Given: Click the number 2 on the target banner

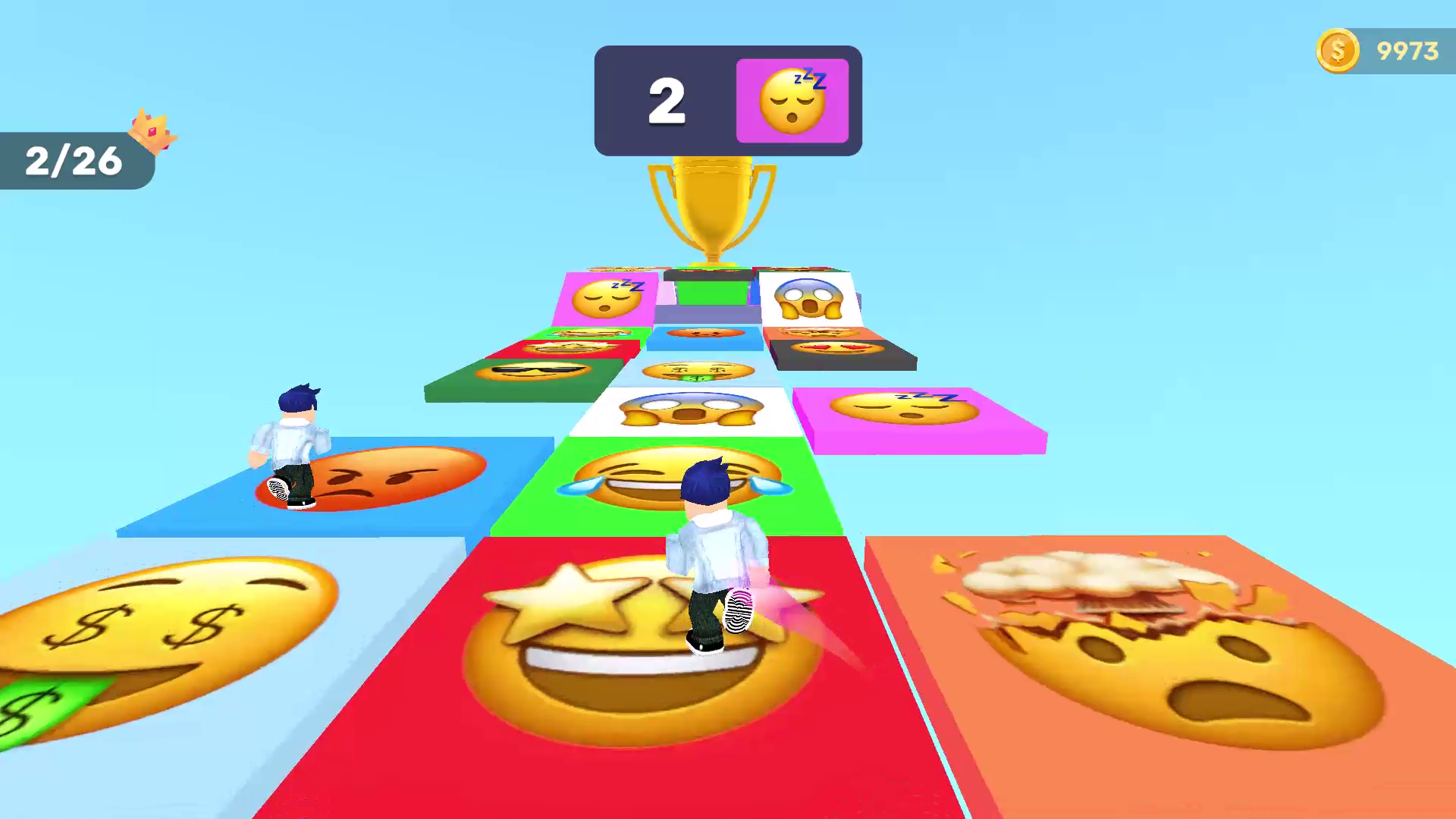Looking at the screenshot, I should point(665,101).
